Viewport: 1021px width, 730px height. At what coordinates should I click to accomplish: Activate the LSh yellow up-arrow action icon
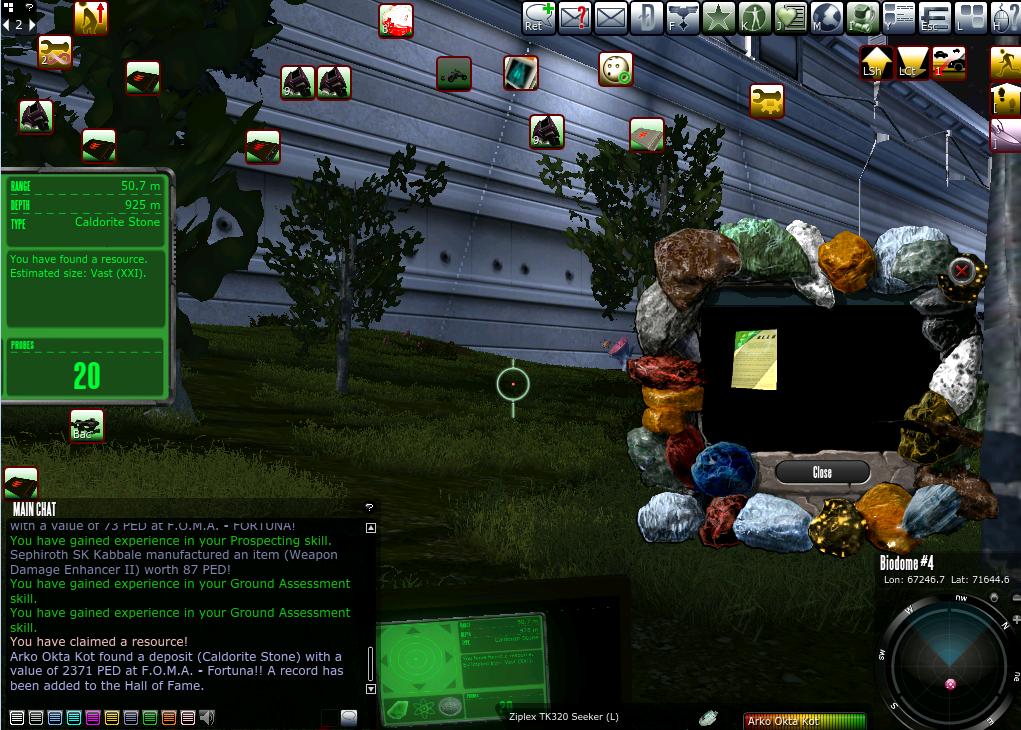click(x=876, y=63)
